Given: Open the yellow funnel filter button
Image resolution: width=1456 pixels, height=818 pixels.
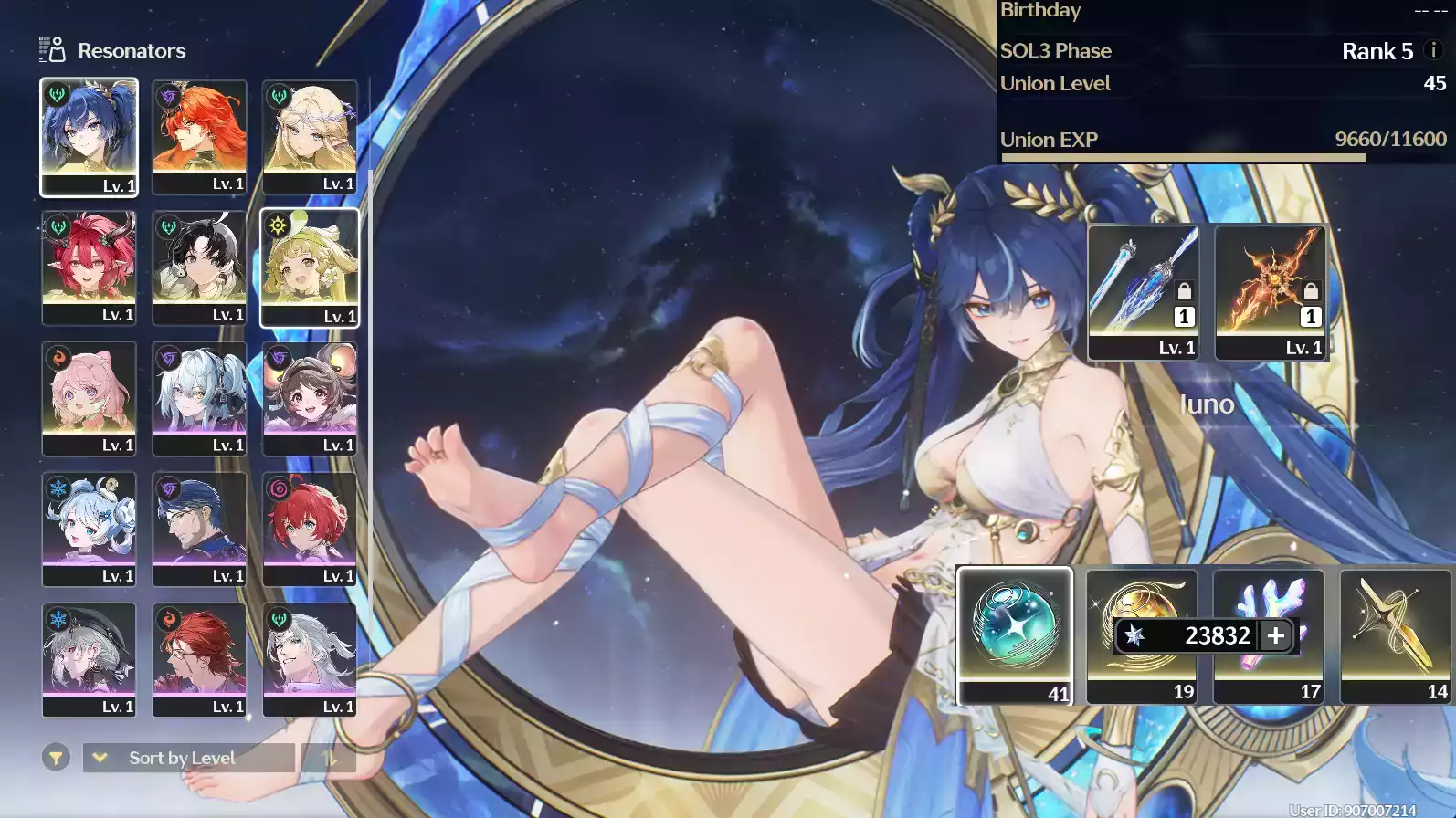Looking at the screenshot, I should [x=56, y=758].
